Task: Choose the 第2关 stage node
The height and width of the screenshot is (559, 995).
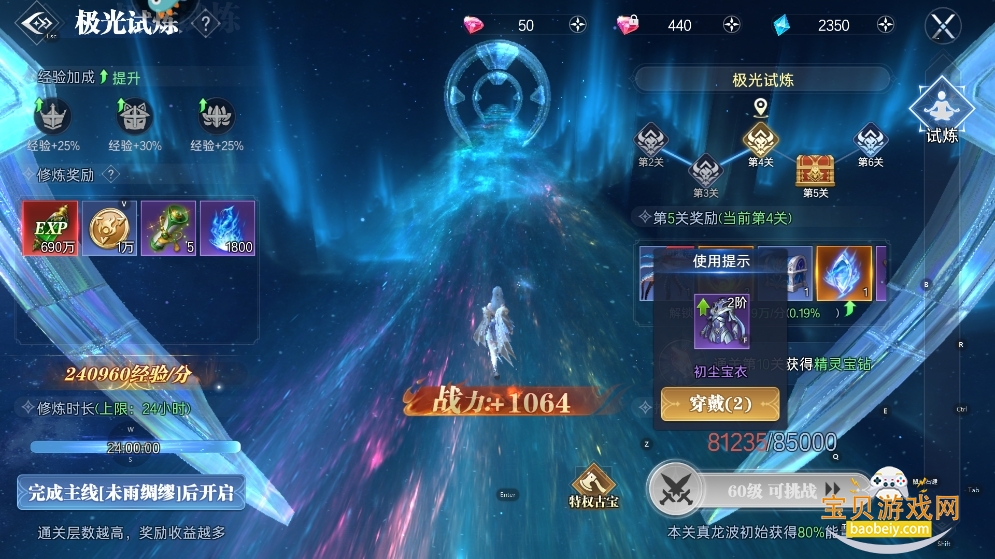Action: coord(652,140)
